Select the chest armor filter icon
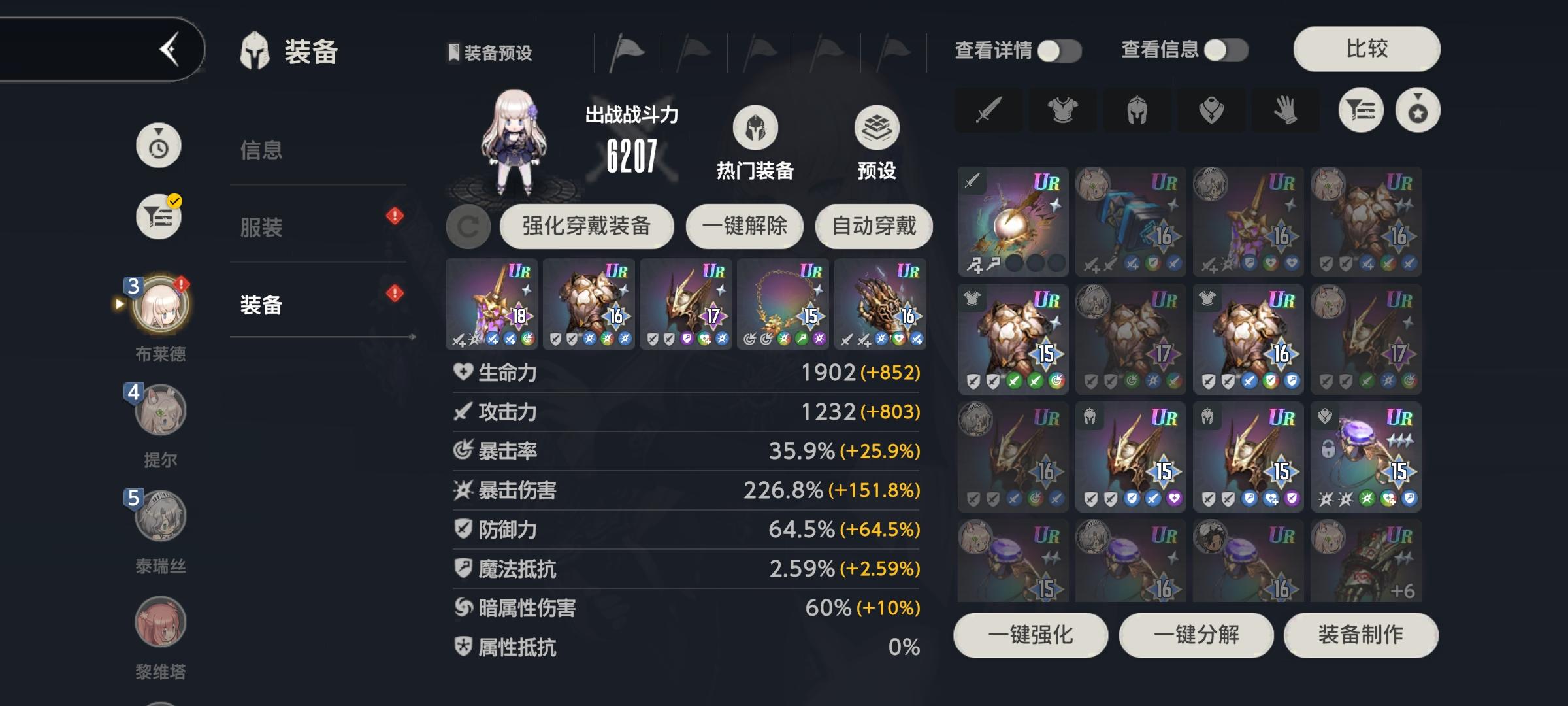 pos(1062,110)
